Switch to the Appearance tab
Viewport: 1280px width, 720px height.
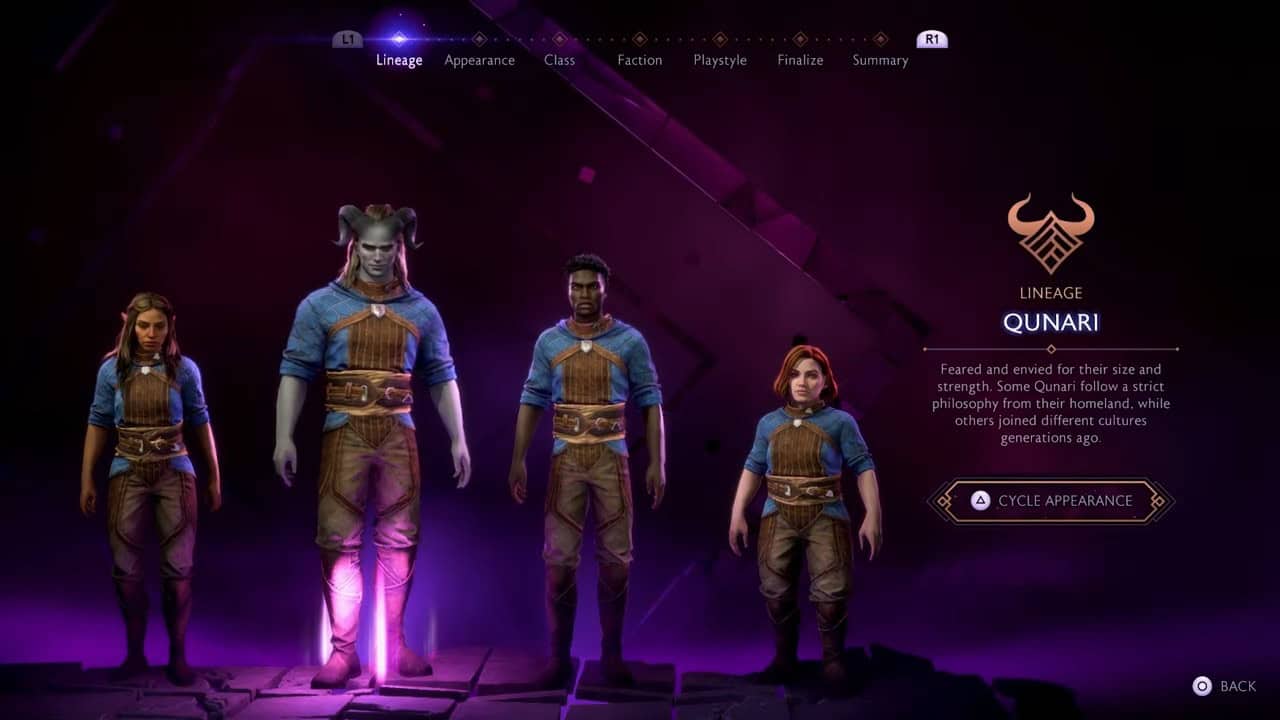[479, 60]
